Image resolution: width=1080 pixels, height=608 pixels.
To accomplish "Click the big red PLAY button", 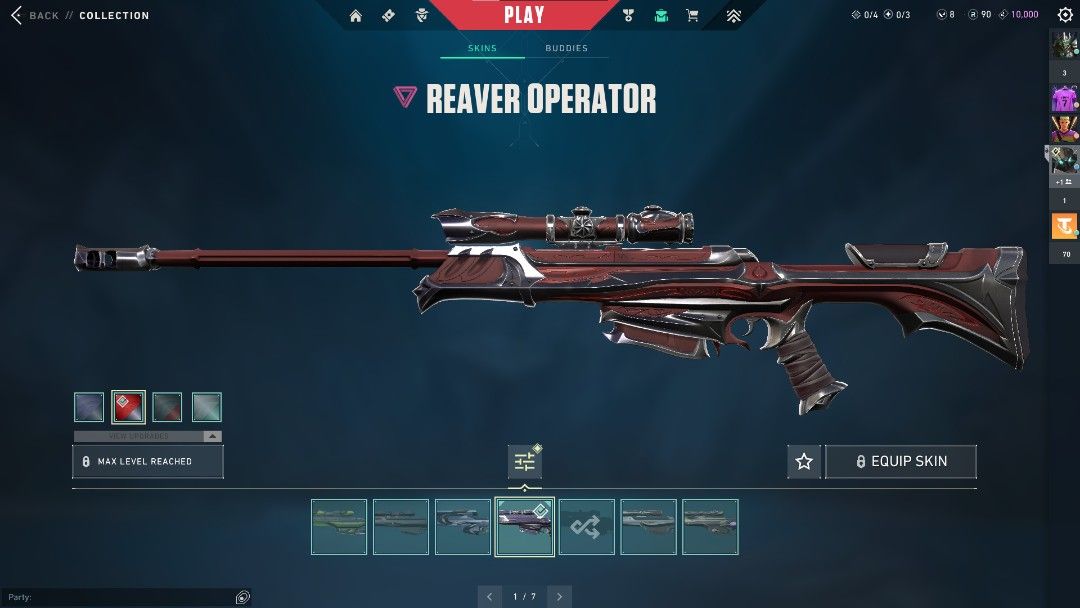I will (x=524, y=15).
